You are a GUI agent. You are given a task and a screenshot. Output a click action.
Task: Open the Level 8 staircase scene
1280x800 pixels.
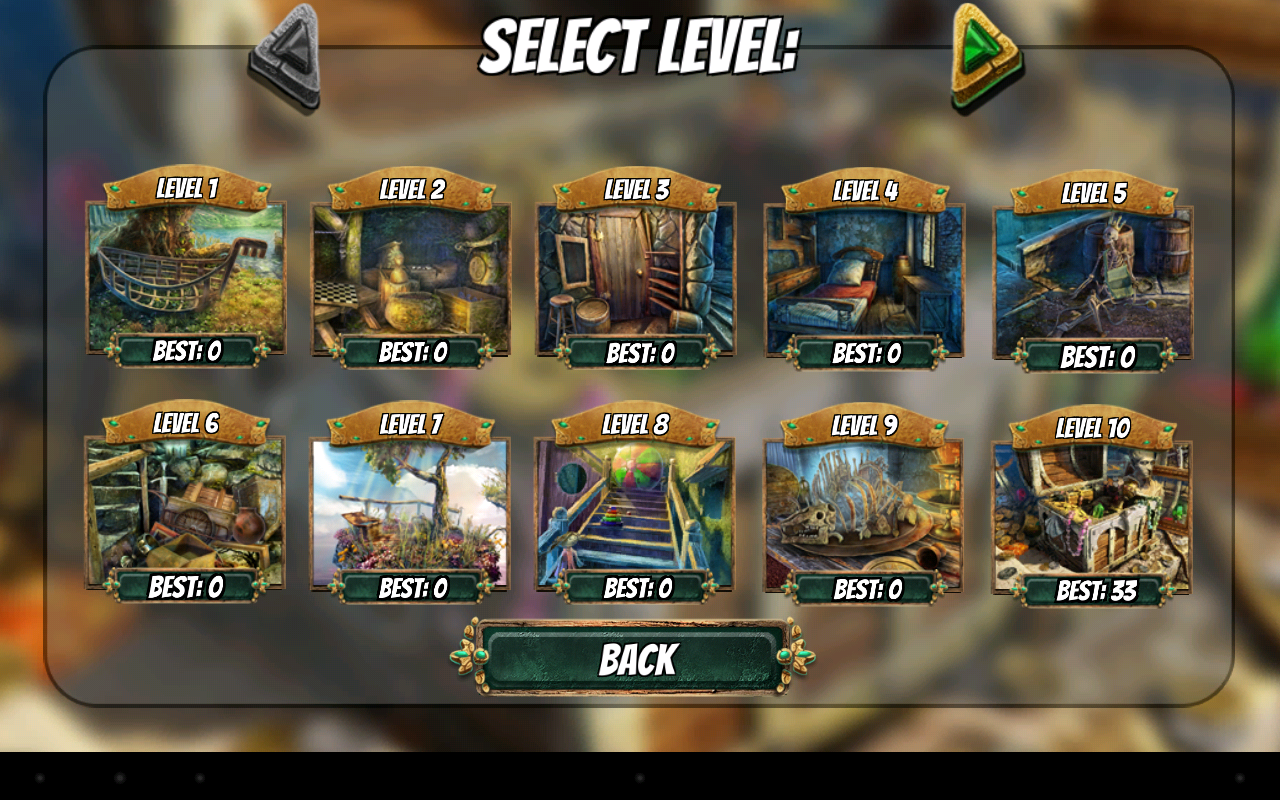point(635,510)
